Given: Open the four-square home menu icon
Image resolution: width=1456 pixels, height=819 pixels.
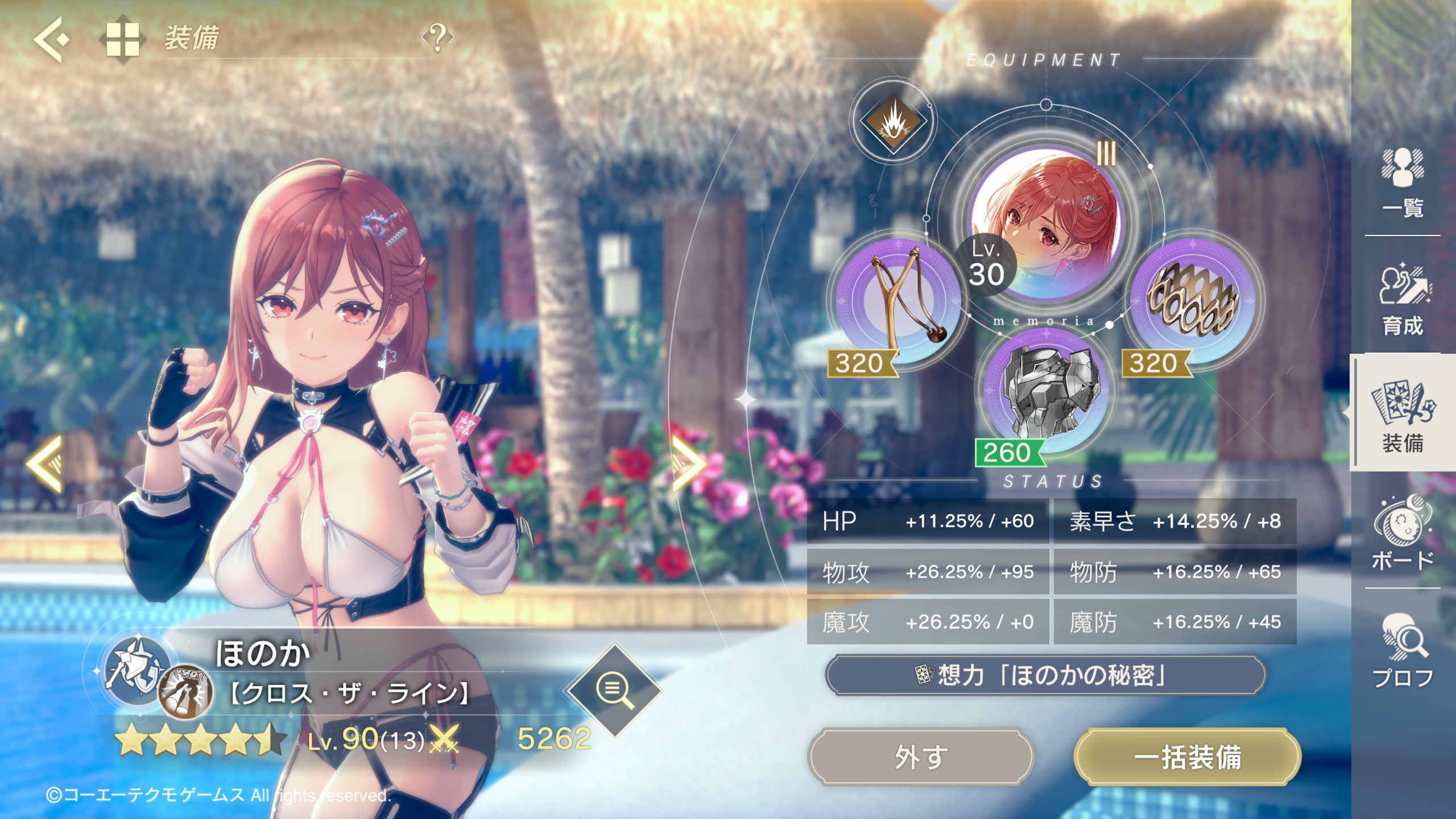Looking at the screenshot, I should point(123,39).
